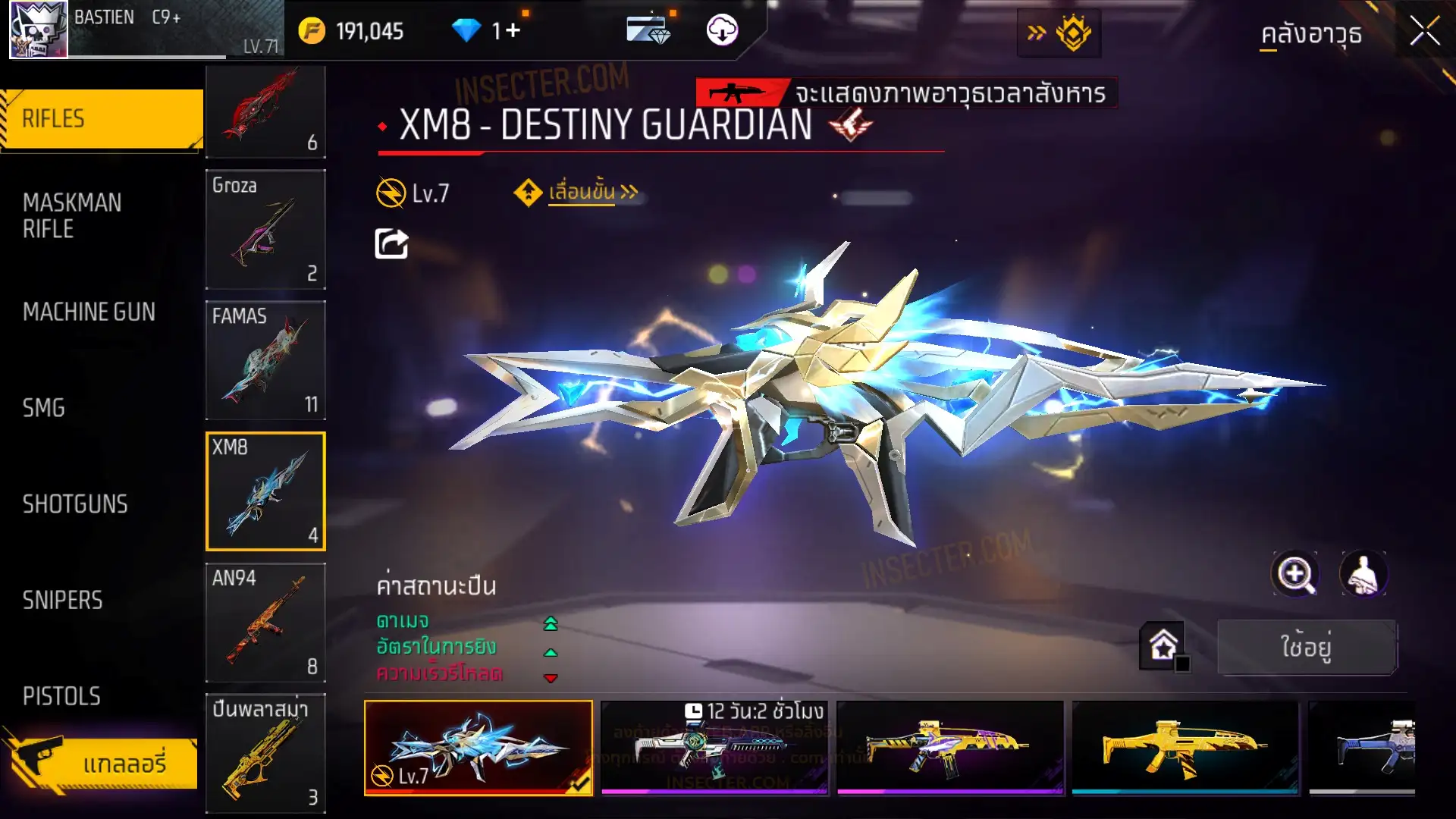Choose the PISTOLS category

point(61,696)
